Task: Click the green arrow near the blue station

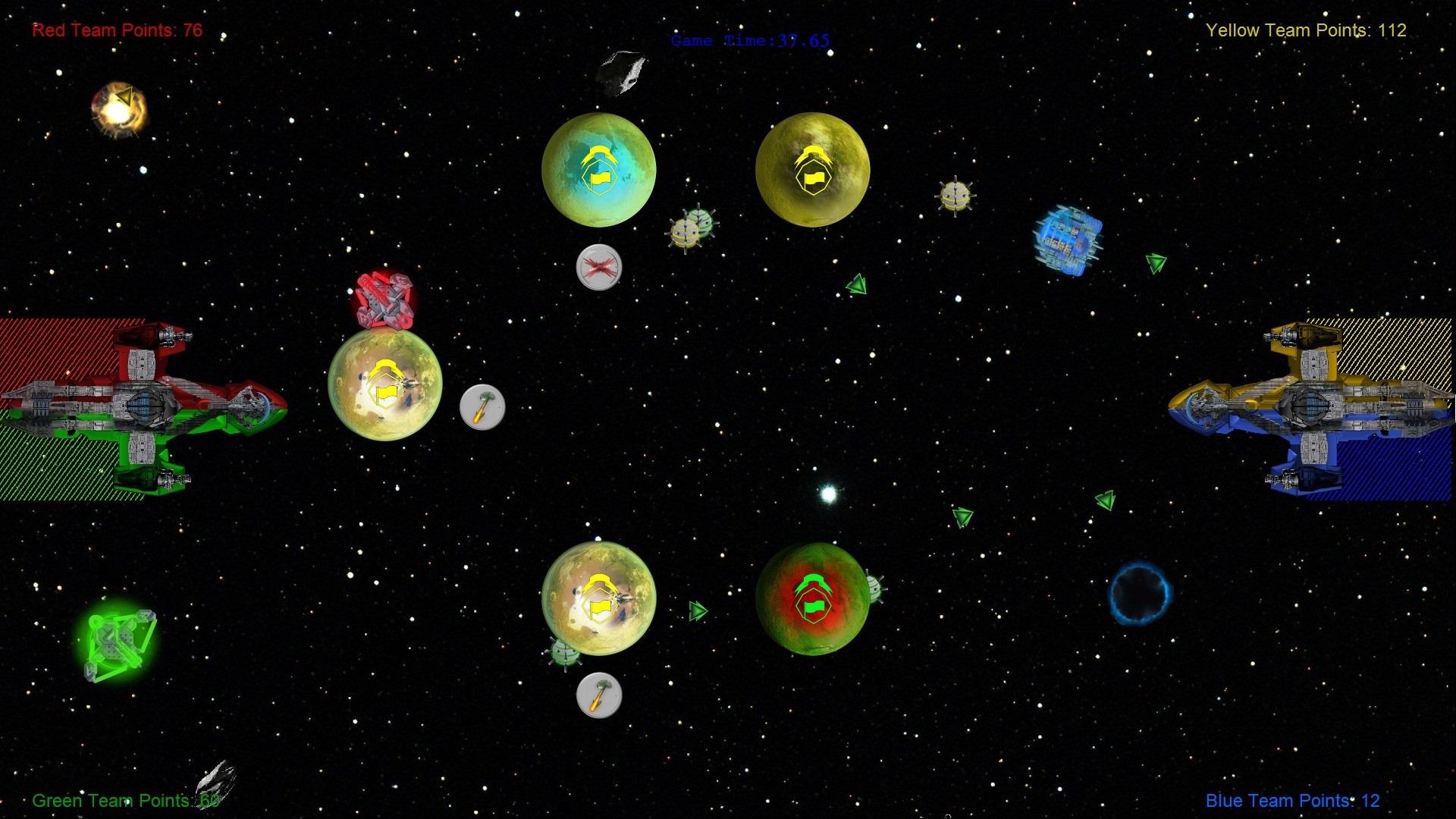Action: click(x=1154, y=264)
